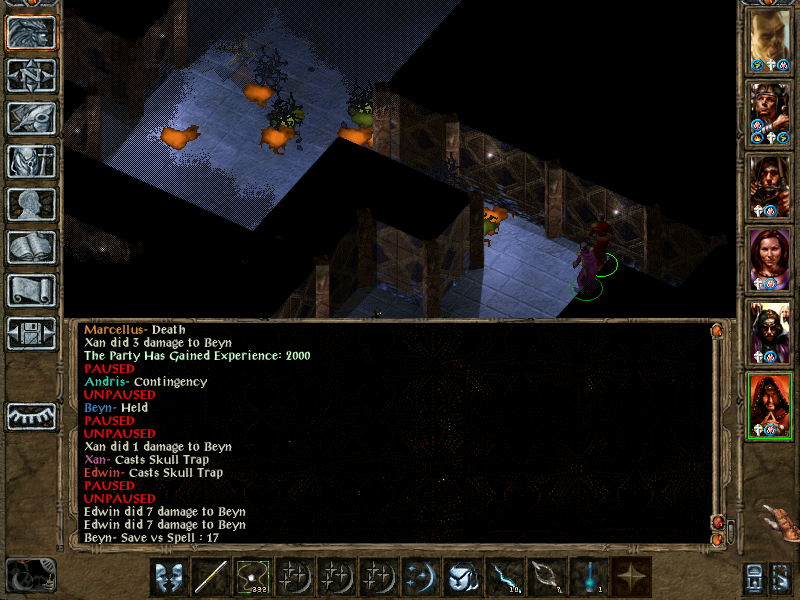The image size is (800, 600).
Task: Open the priest scroll button
Action: point(31,290)
